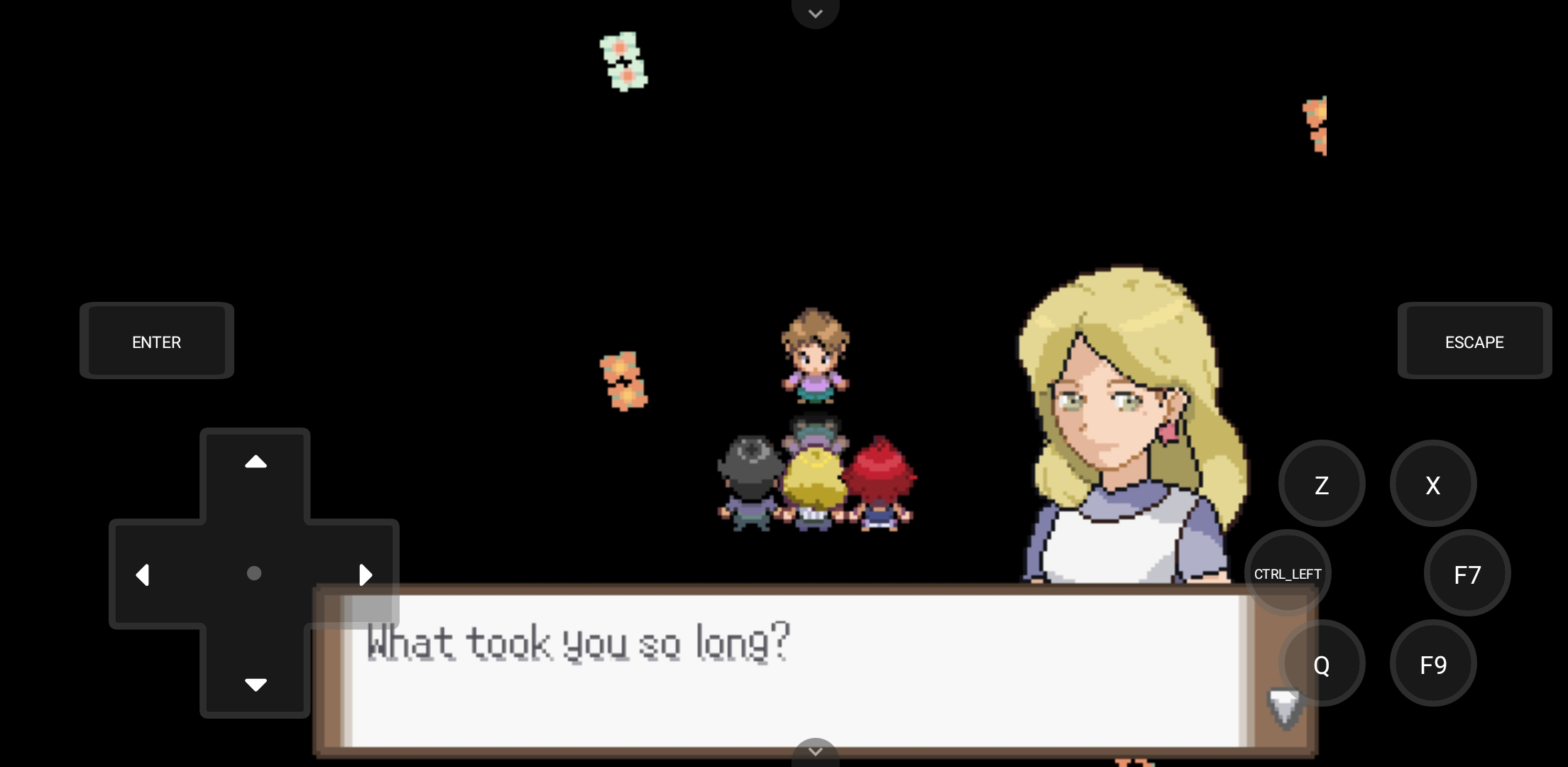Tap the chevron below the dialog box
Image resolution: width=1568 pixels, height=767 pixels.
pos(815,751)
